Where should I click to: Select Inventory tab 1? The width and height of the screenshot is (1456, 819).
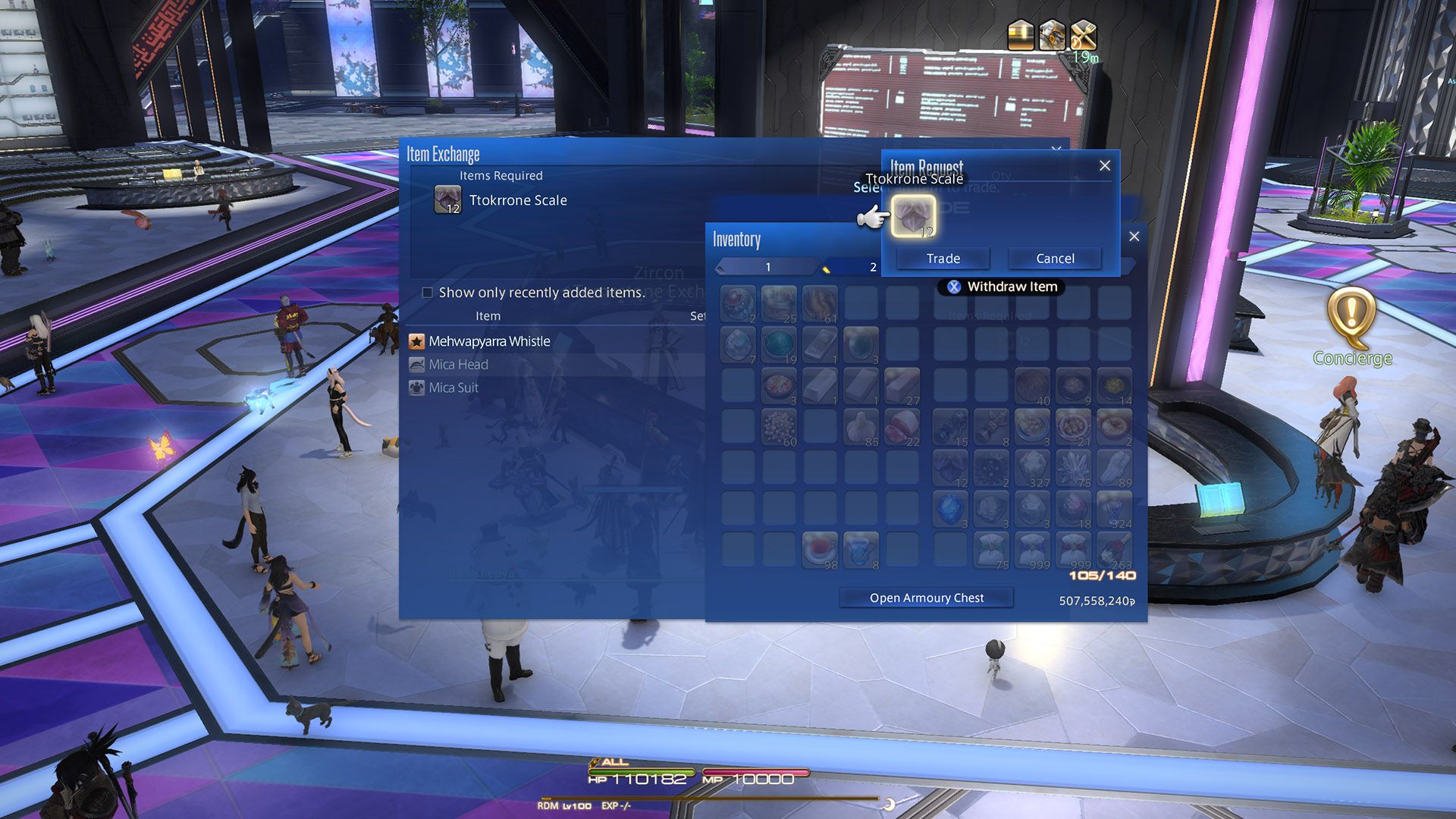click(767, 267)
